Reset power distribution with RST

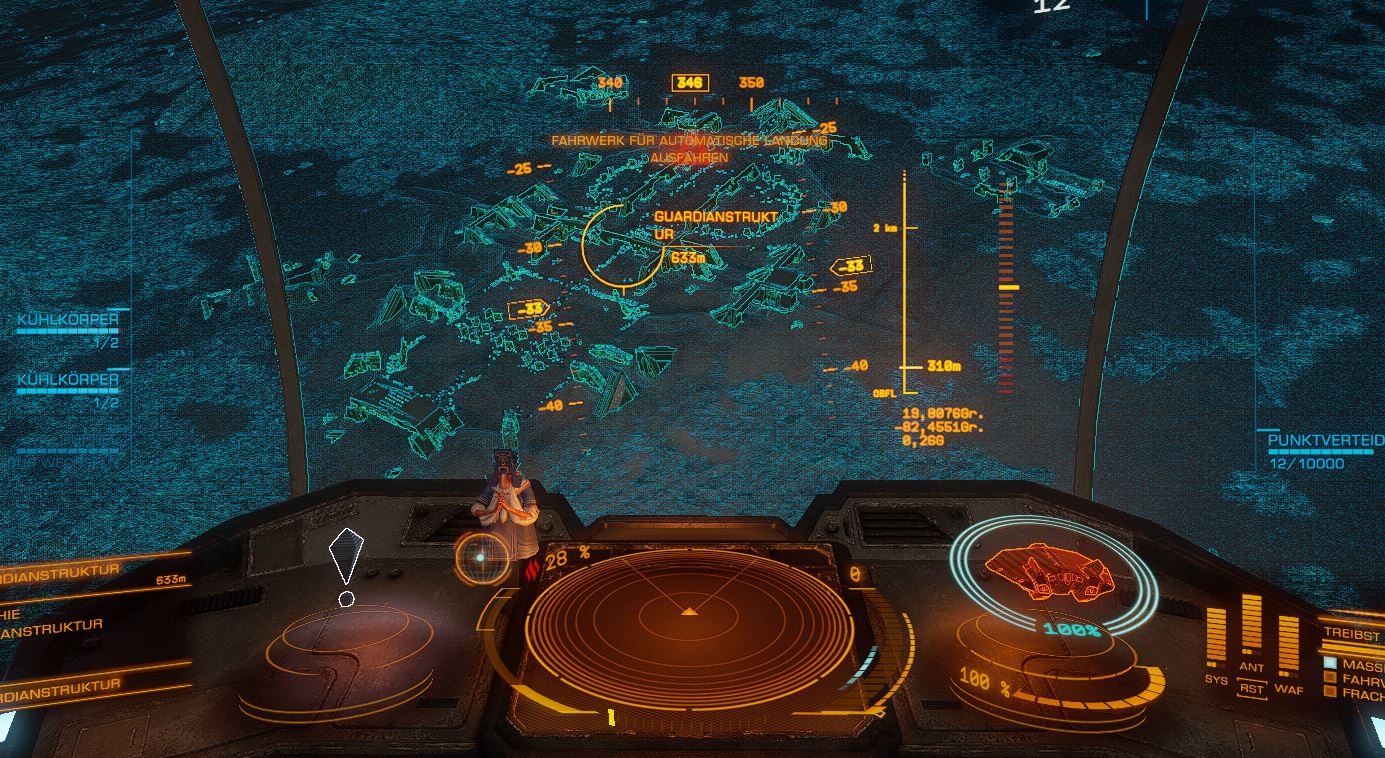tap(1251, 688)
